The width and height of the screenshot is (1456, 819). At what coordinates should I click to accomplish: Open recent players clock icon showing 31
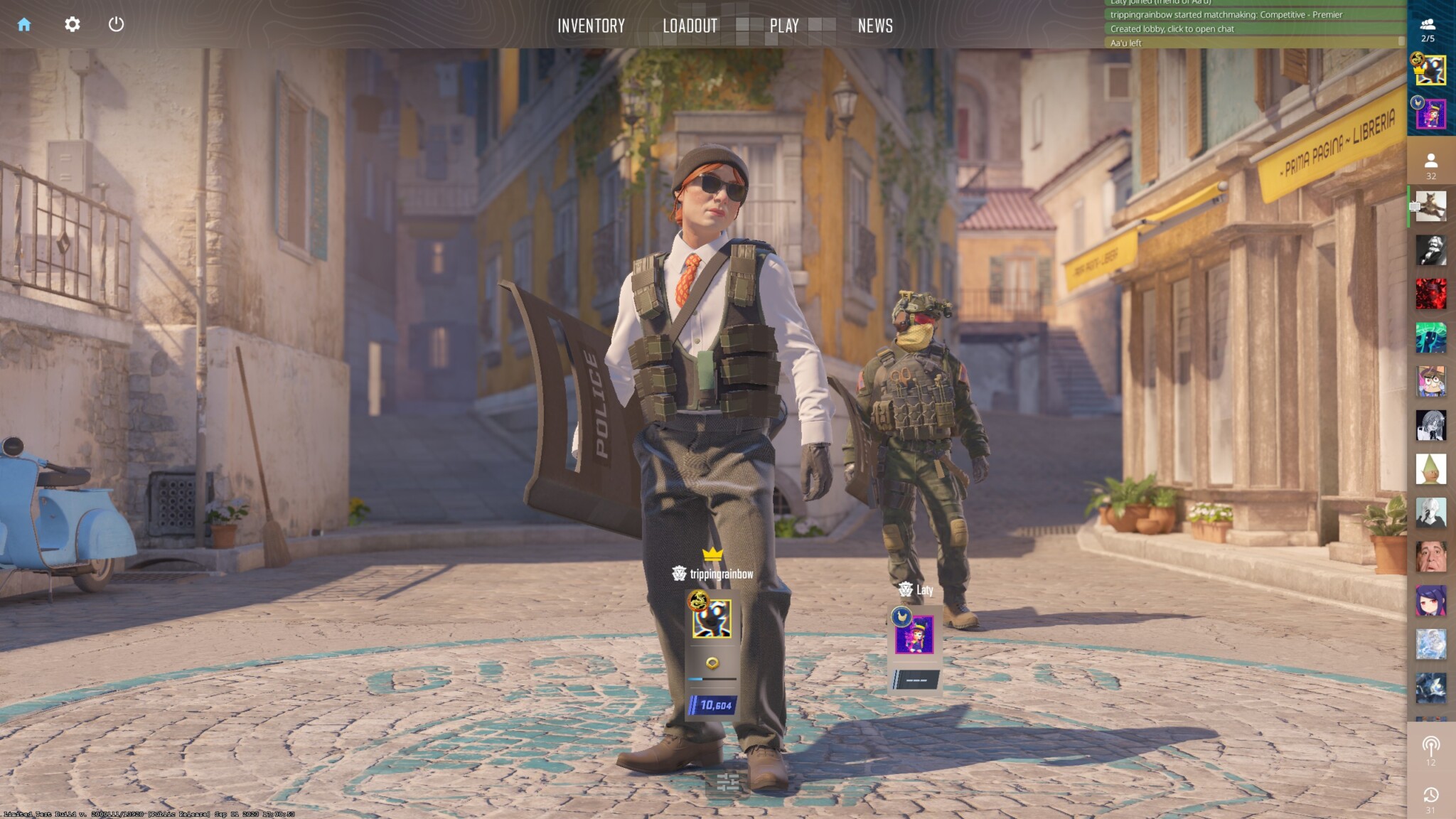point(1430,798)
